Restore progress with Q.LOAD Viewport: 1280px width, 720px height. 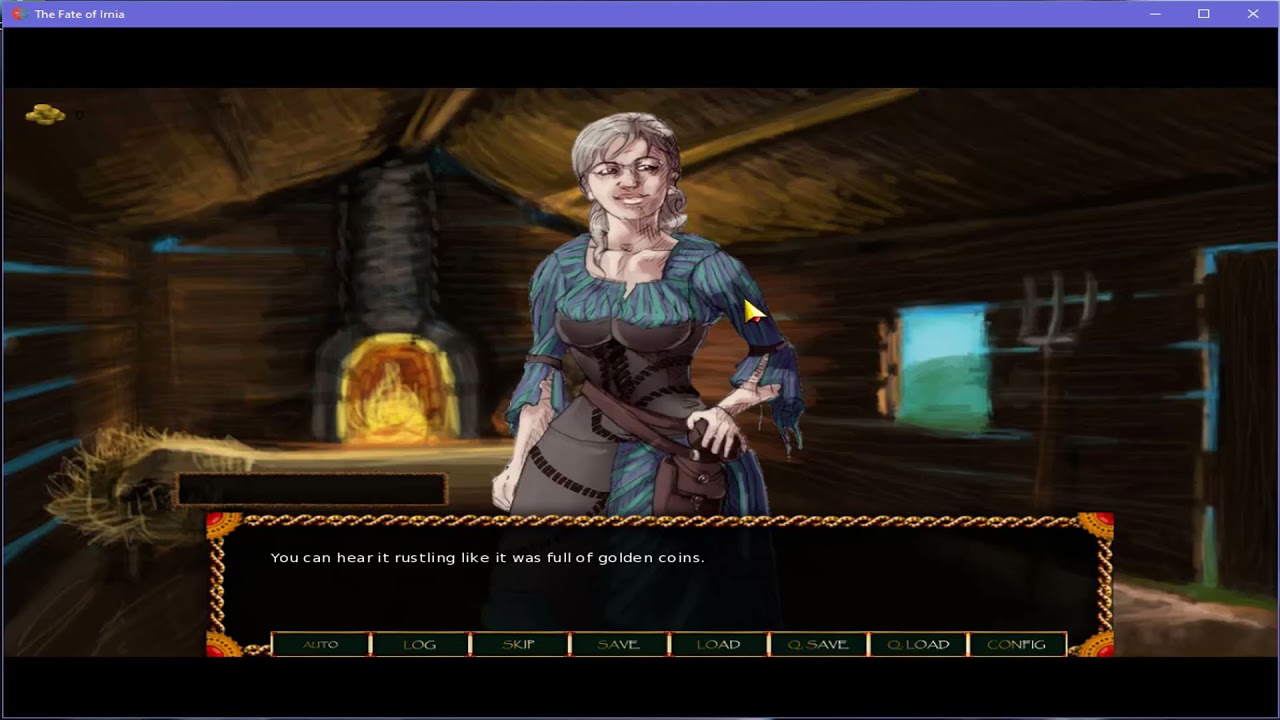(x=918, y=644)
